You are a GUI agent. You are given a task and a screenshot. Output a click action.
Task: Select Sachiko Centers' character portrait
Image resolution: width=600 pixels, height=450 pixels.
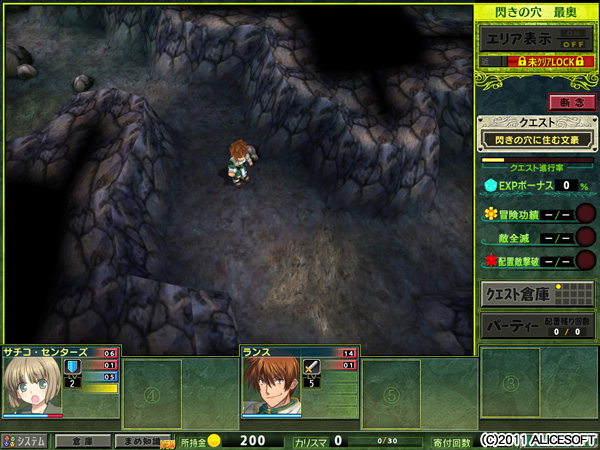[x=32, y=387]
